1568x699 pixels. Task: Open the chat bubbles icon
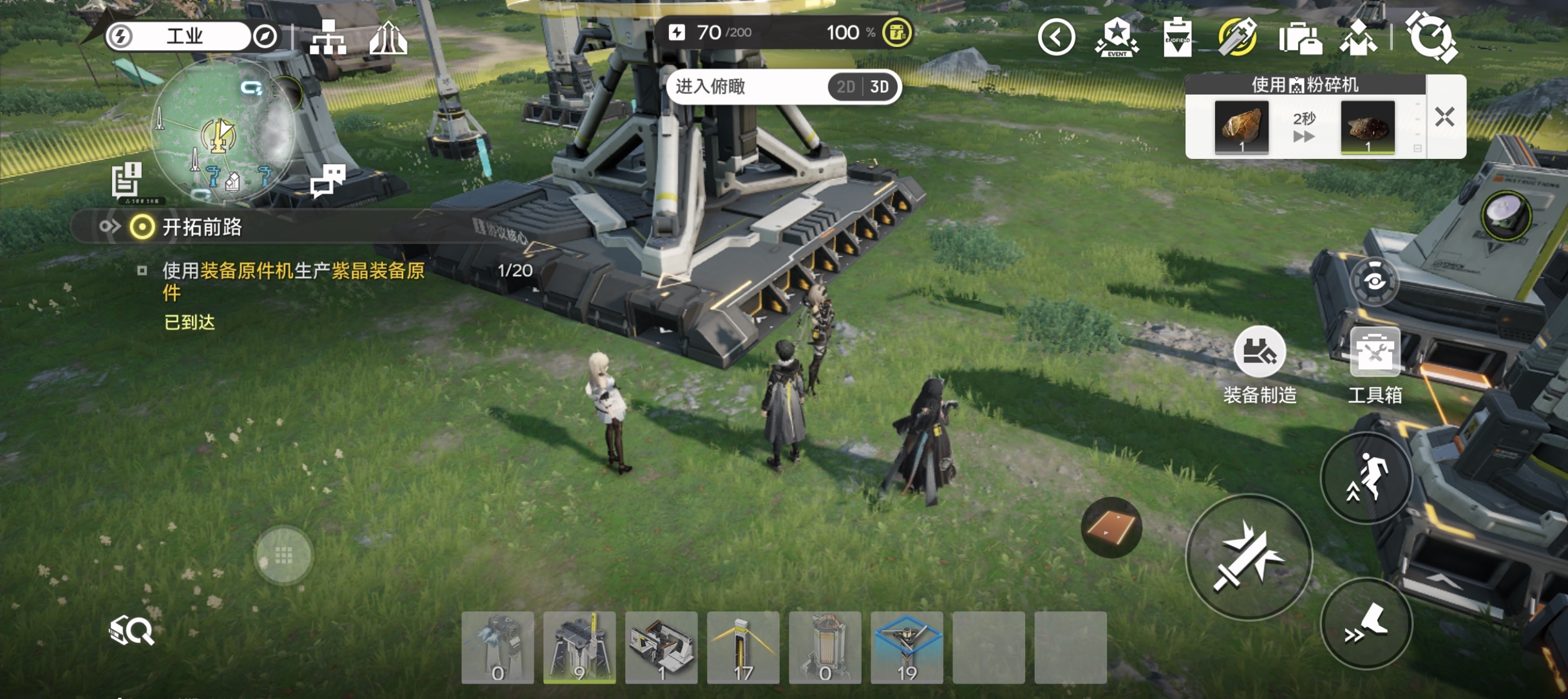[328, 180]
